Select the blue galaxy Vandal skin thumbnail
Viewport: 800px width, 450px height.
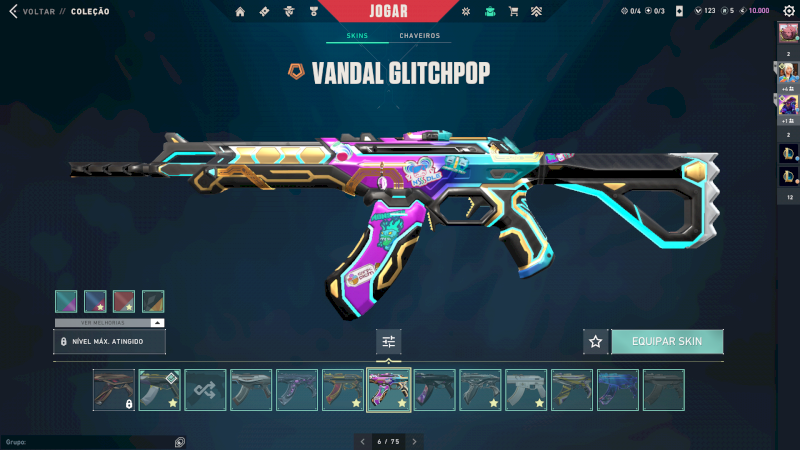point(617,390)
